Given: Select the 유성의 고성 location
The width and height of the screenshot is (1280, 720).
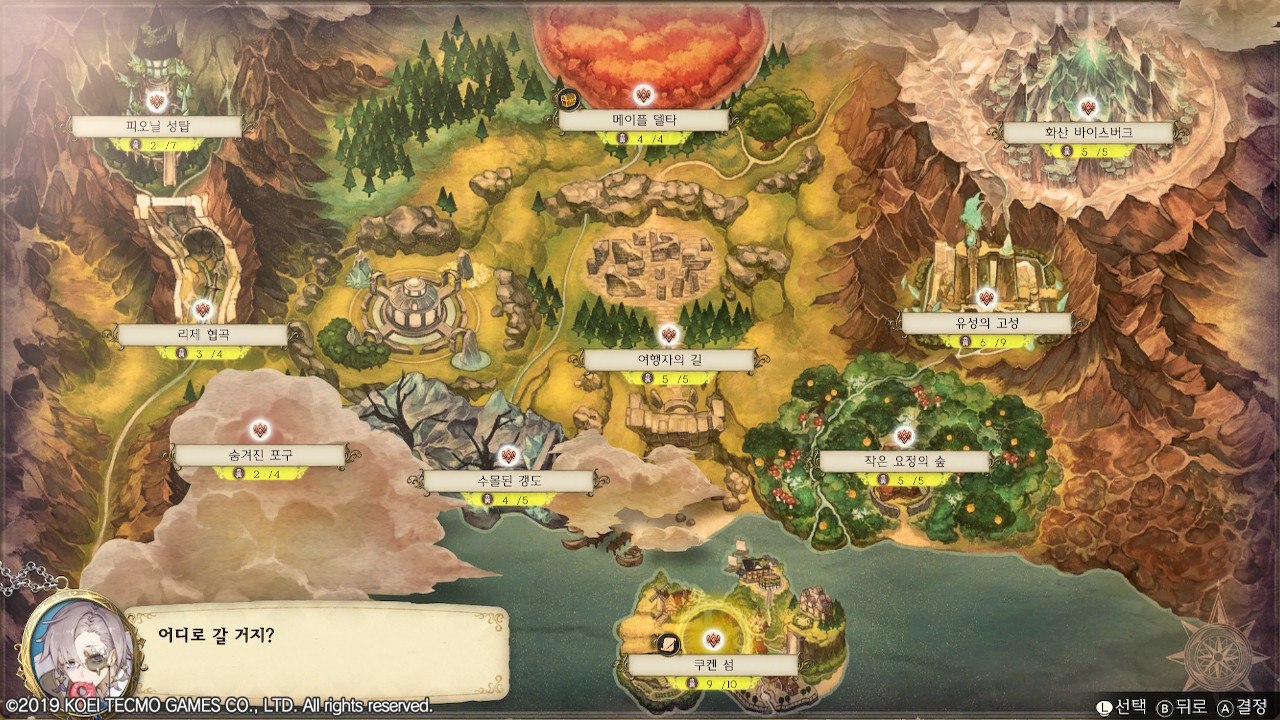Looking at the screenshot, I should coord(985,323).
